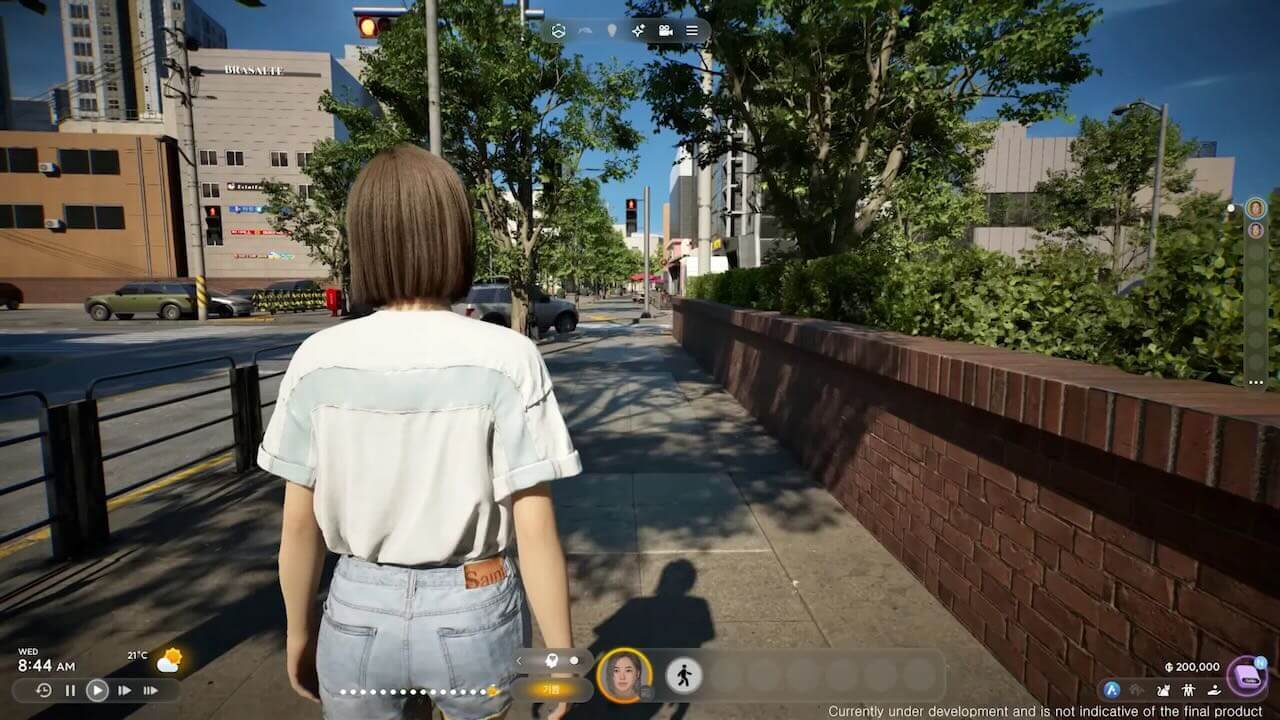The width and height of the screenshot is (1280, 720).
Task: Click the blue A icon
Action: coord(1111,689)
